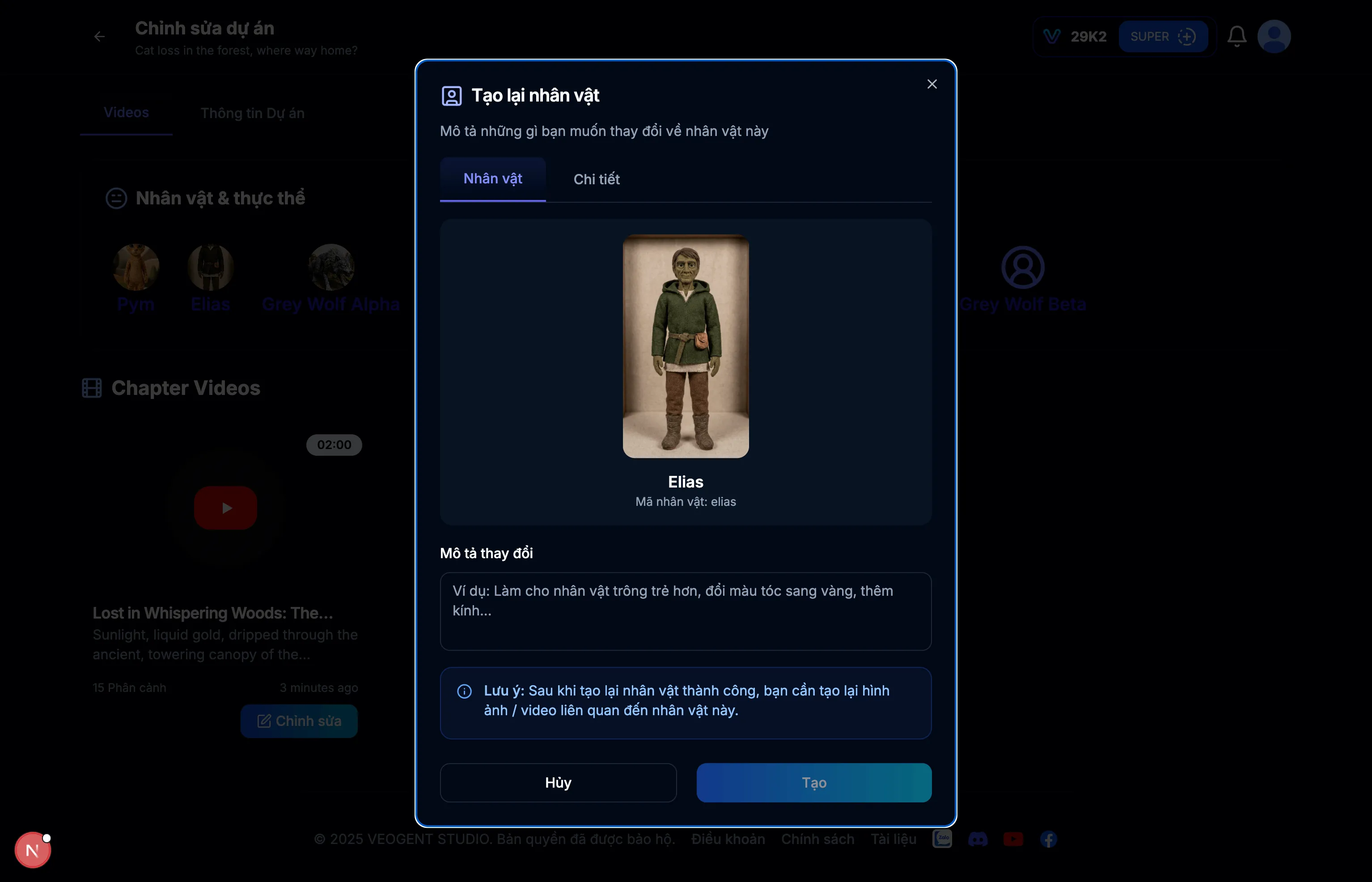
Task: Click the Chỉnh sửa button under the video
Action: click(299, 721)
